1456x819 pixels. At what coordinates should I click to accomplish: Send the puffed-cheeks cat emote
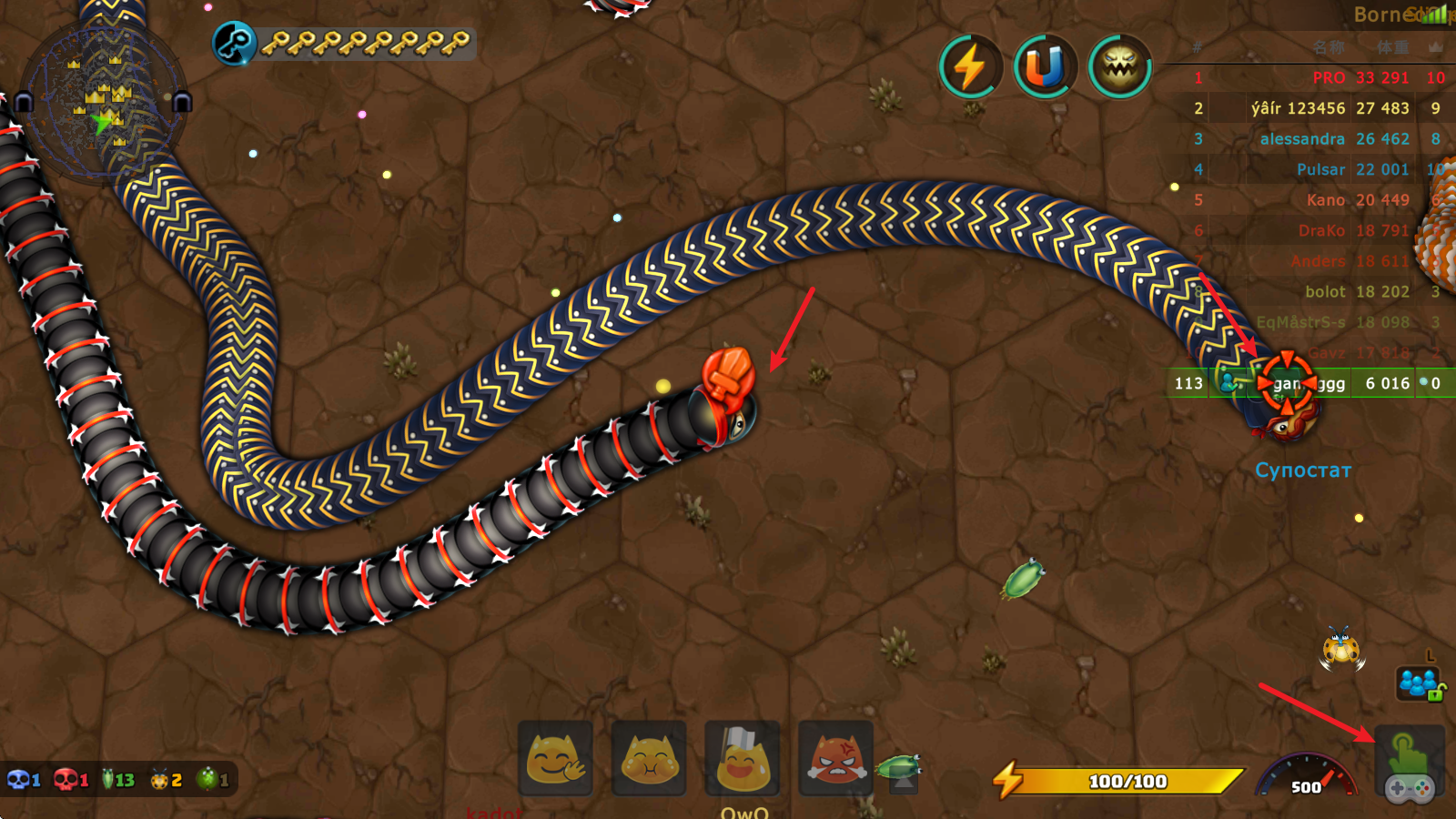tap(649, 759)
